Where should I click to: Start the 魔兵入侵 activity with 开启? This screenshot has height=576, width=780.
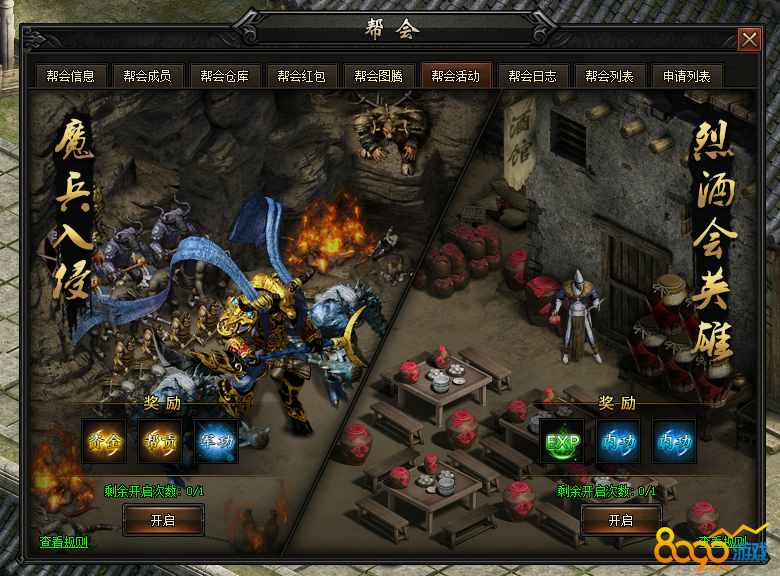[x=163, y=520]
